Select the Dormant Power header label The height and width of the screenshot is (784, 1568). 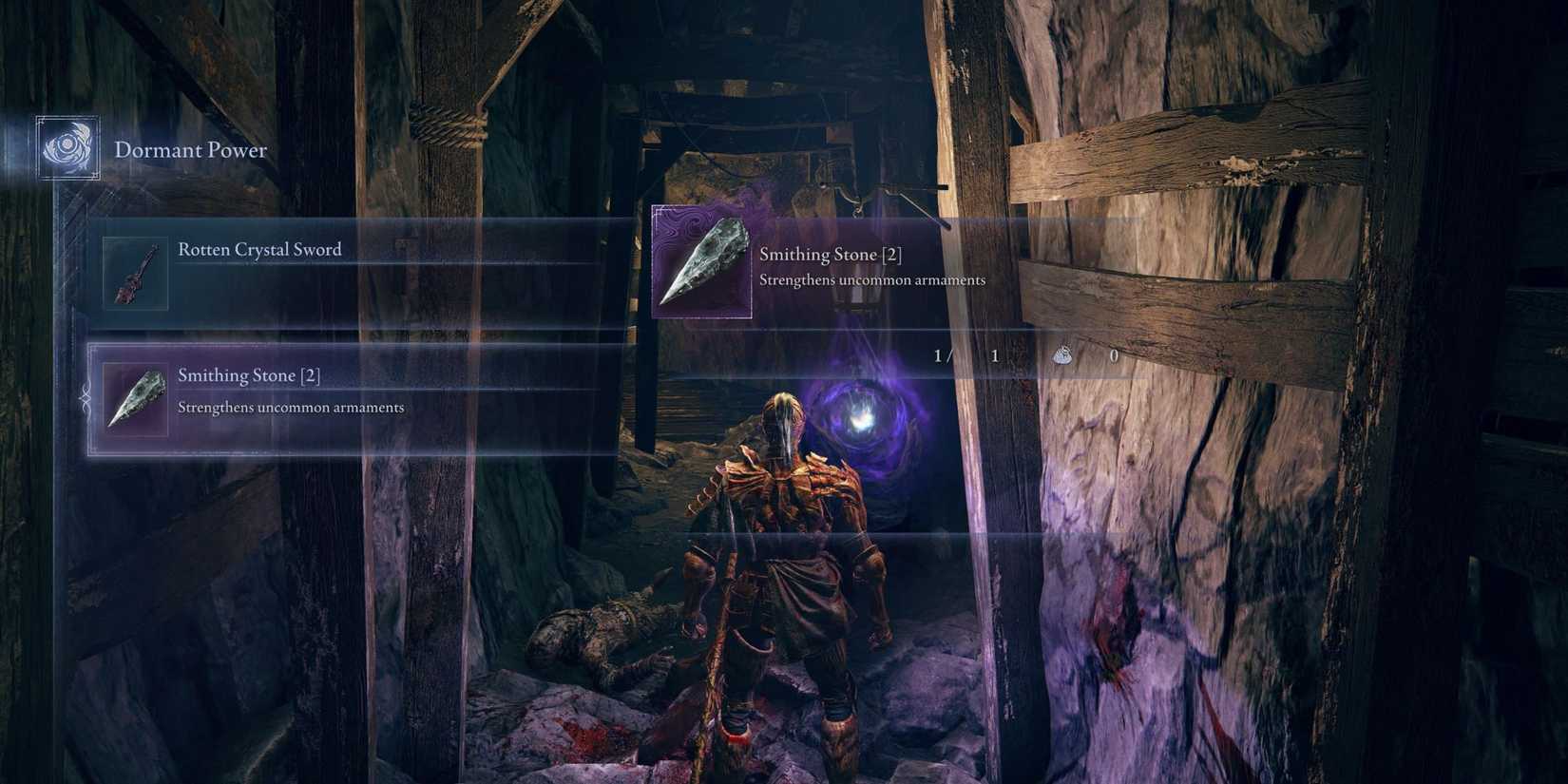[190, 149]
